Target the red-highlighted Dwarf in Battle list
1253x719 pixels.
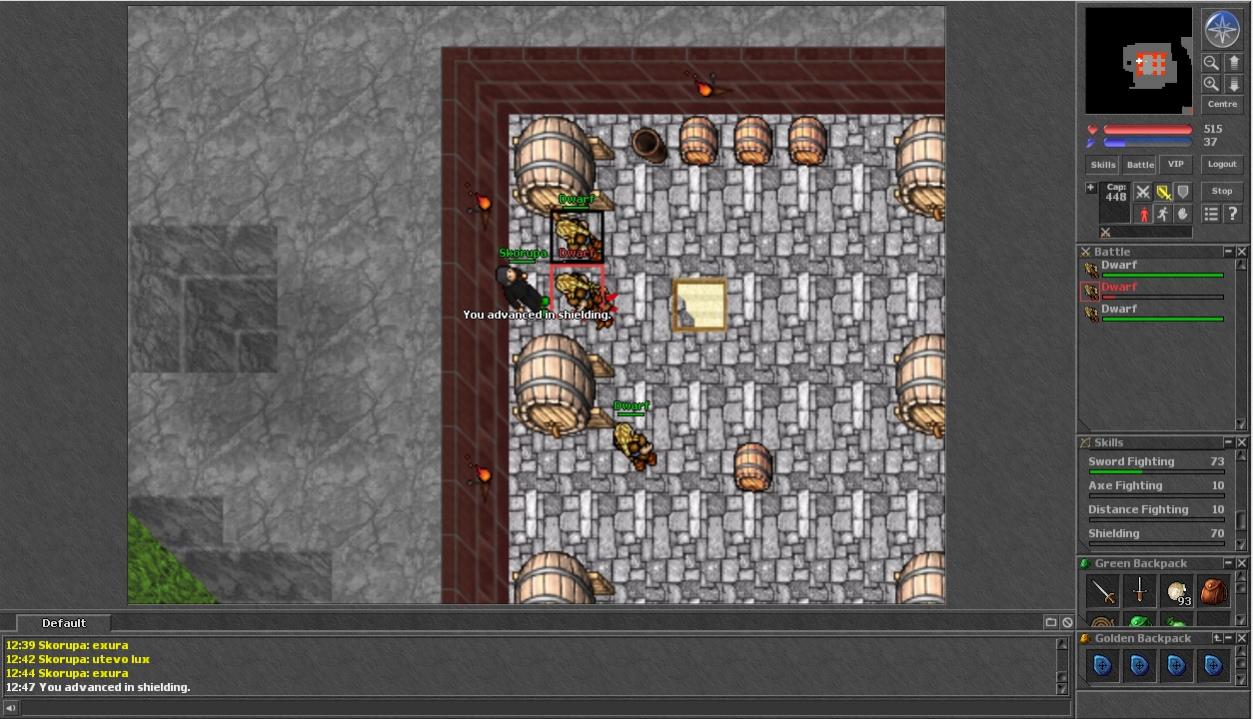1119,288
